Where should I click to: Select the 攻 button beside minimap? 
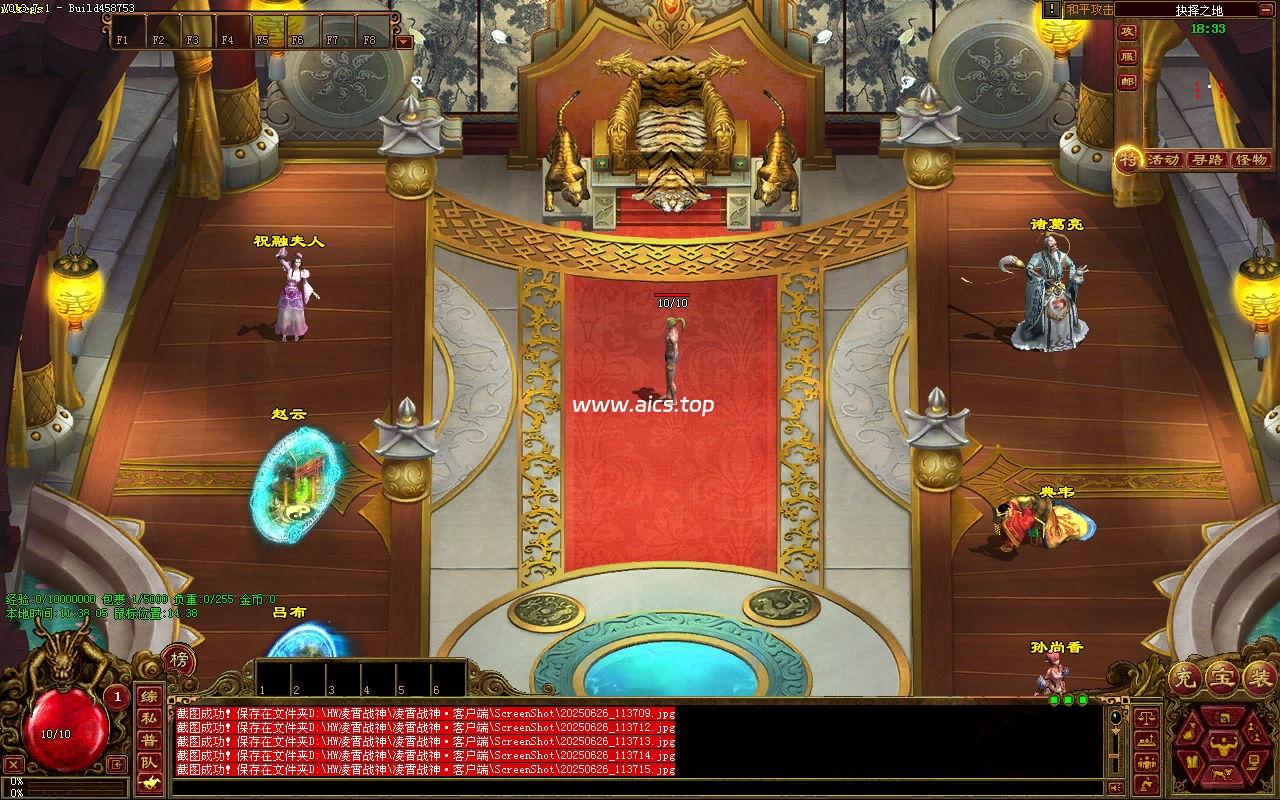click(x=1127, y=32)
